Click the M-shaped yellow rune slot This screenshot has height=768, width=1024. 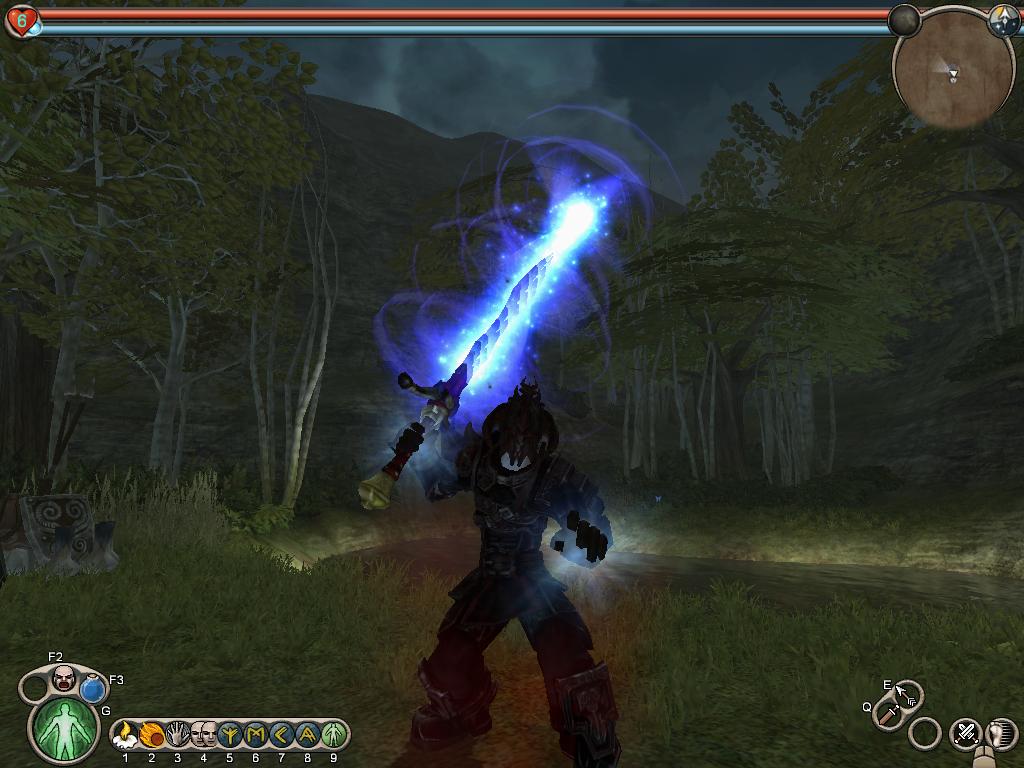pyautogui.click(x=254, y=735)
